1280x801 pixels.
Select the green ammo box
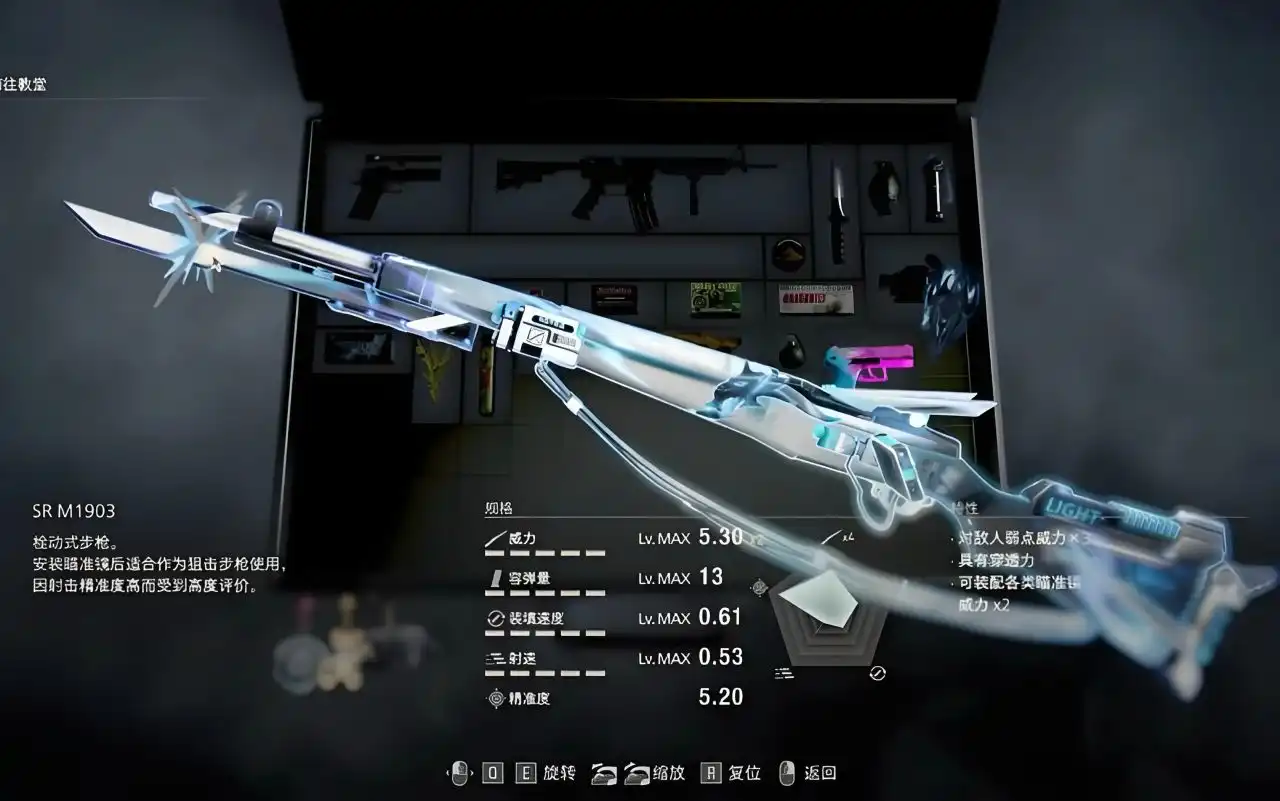714,297
